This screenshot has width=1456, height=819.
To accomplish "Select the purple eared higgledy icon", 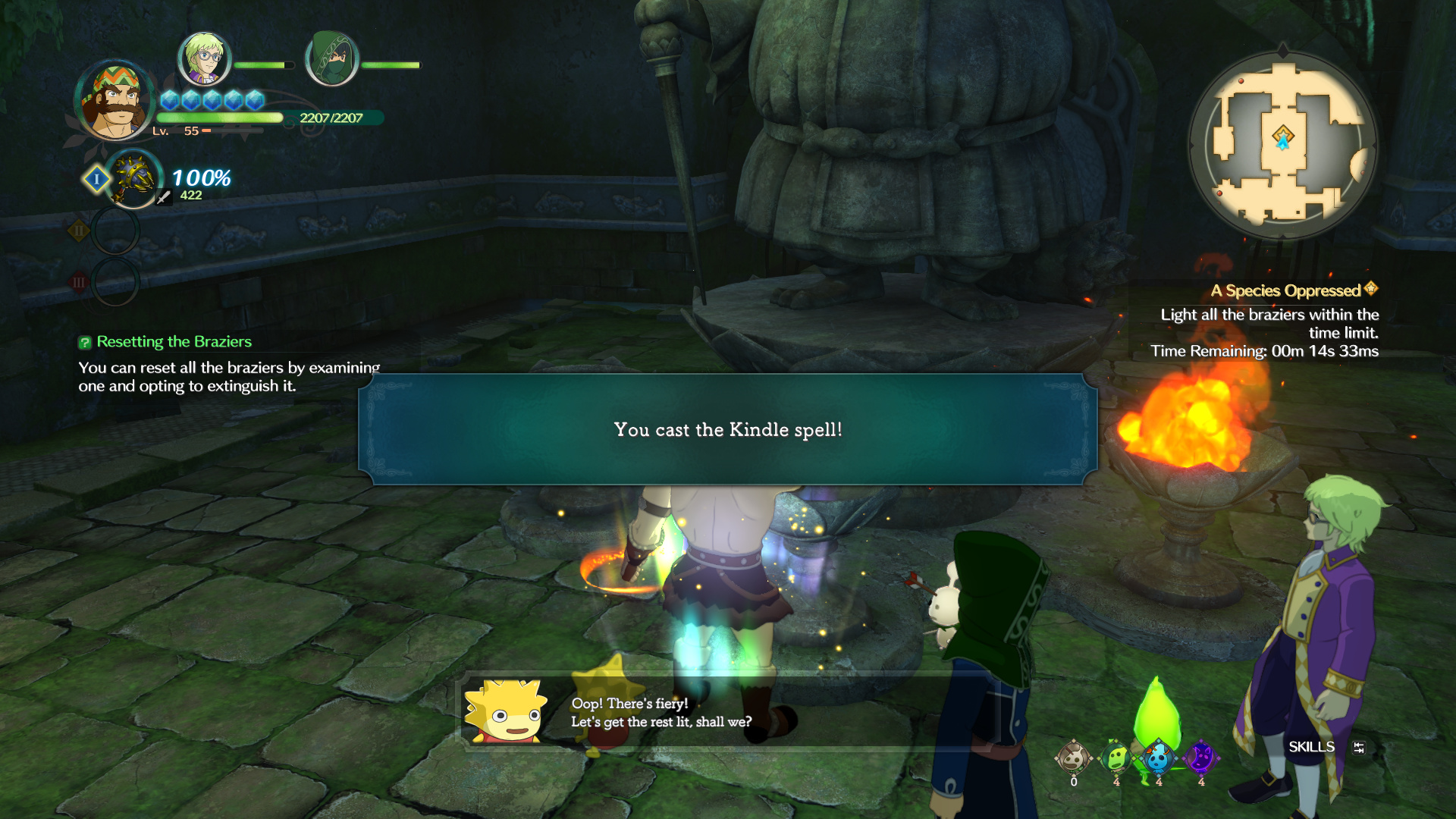I will [x=1201, y=758].
